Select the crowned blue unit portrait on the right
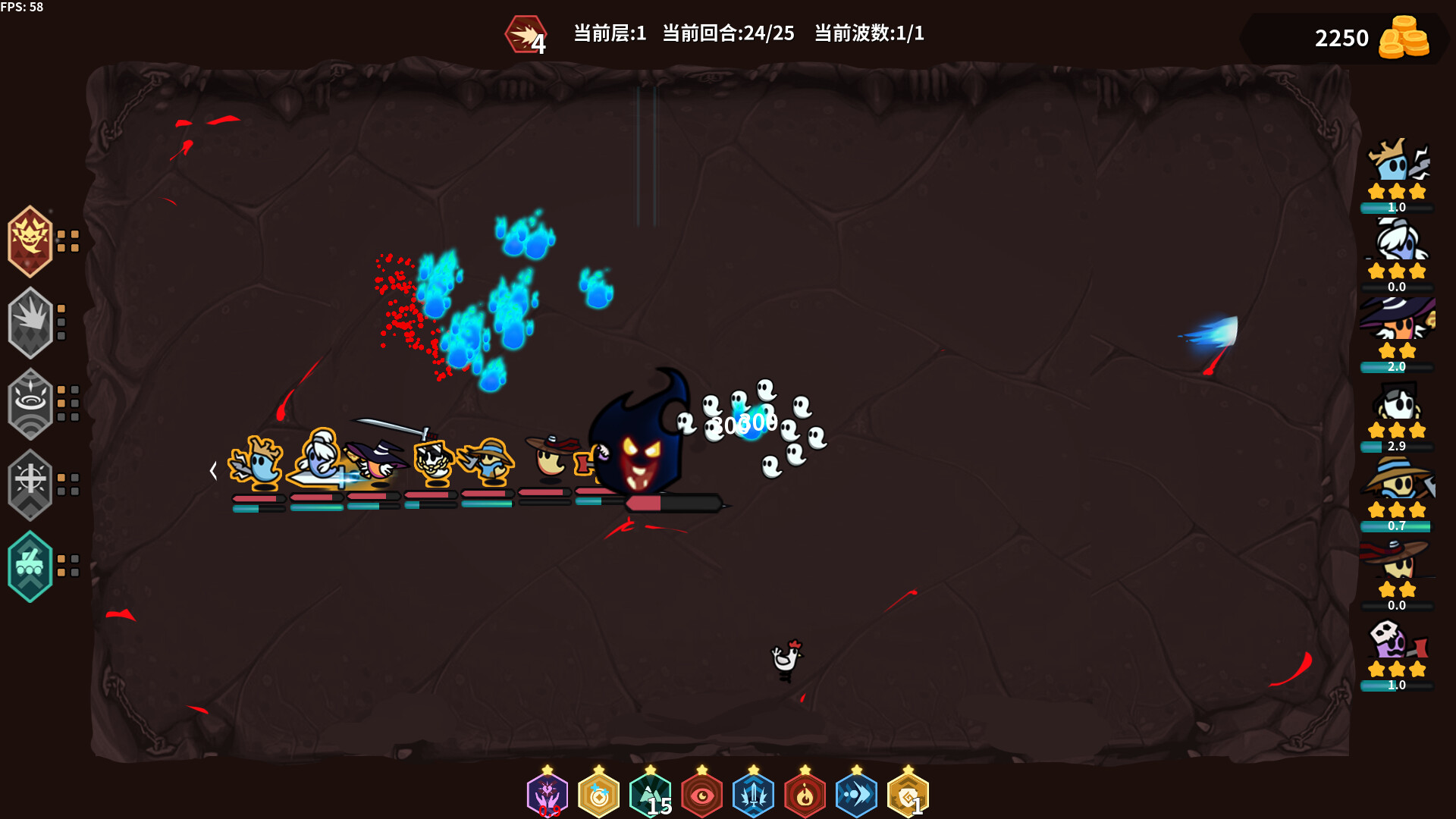The height and width of the screenshot is (819, 1456). point(1397,167)
